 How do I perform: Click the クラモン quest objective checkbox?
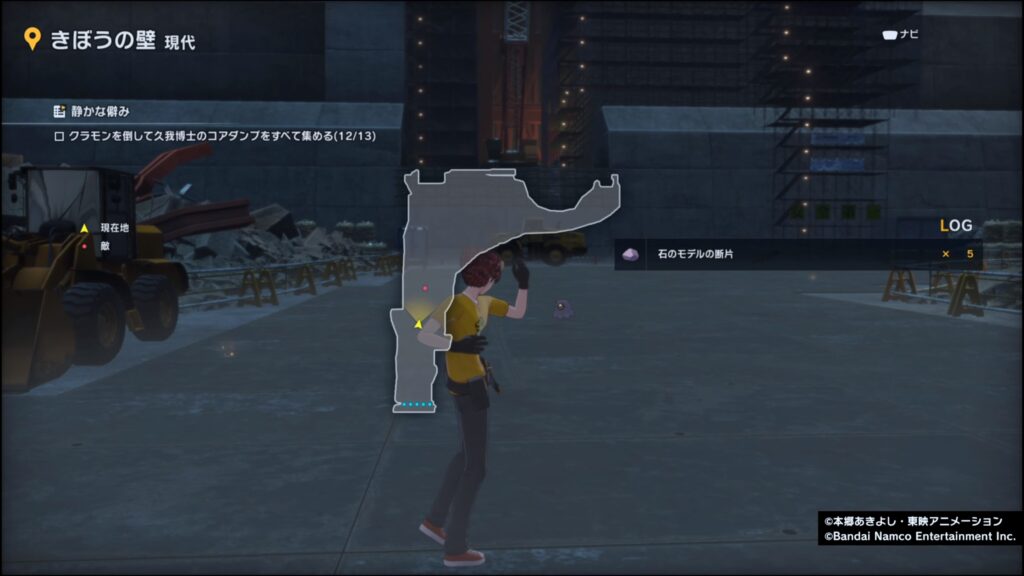(59, 135)
